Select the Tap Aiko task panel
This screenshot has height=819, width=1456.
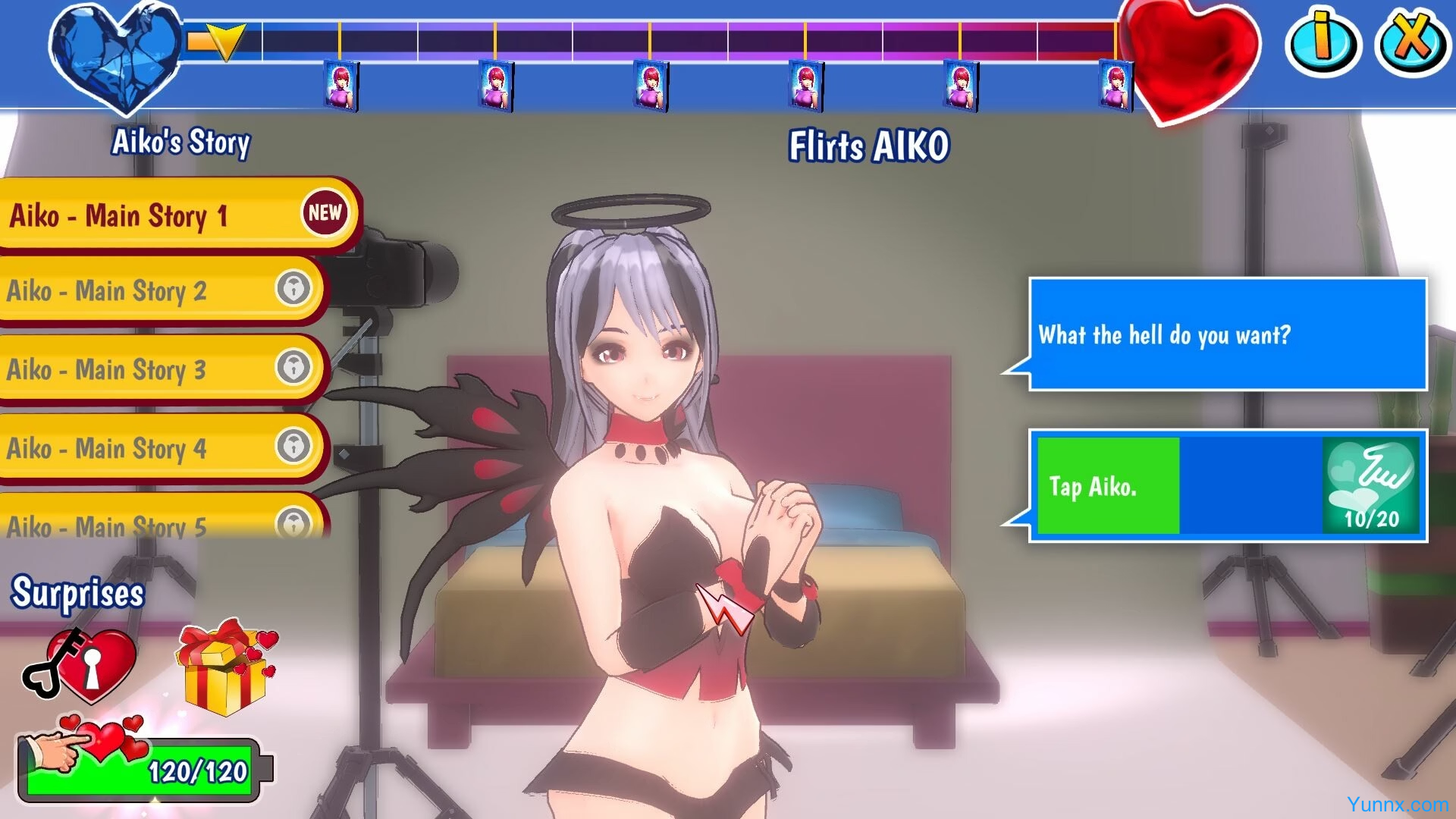click(x=1227, y=486)
